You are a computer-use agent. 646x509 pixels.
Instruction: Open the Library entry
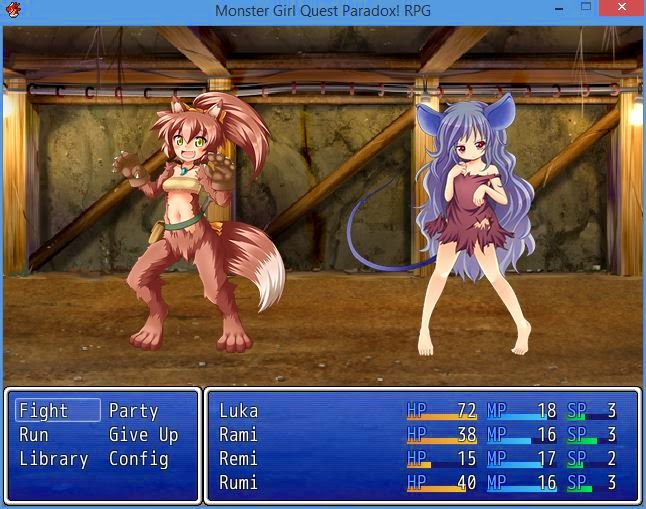tap(54, 459)
